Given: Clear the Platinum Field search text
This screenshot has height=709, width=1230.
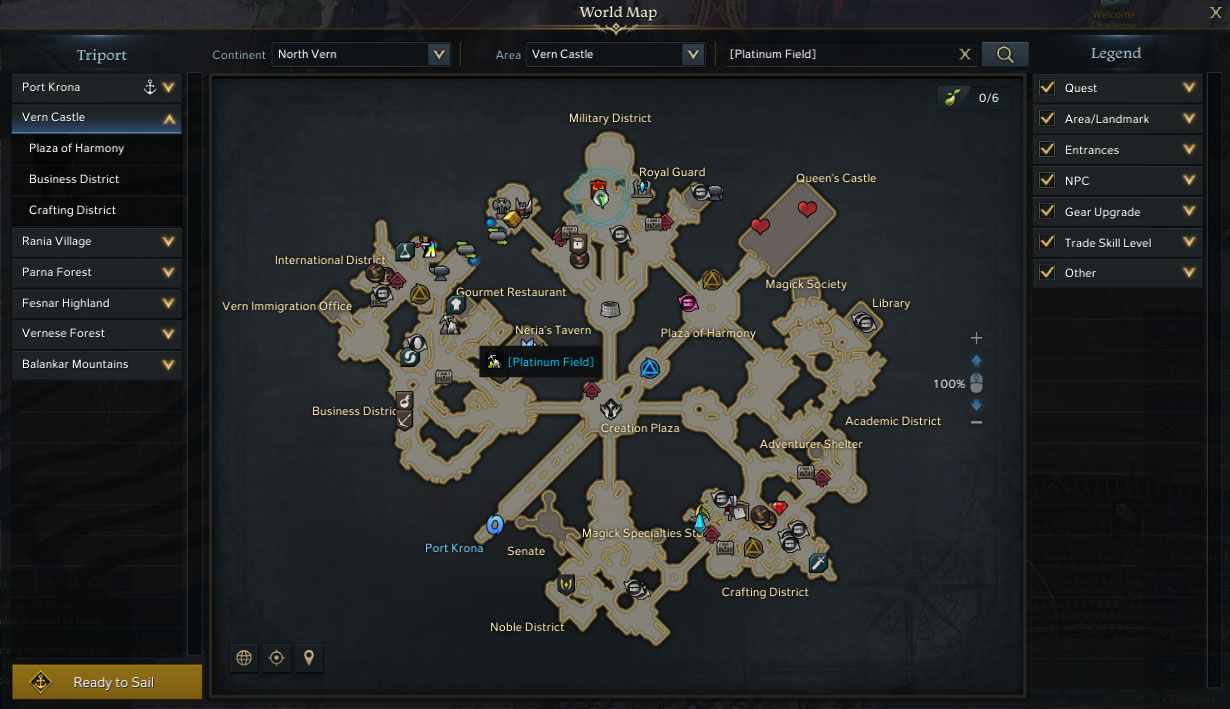Looking at the screenshot, I should tap(965, 55).
